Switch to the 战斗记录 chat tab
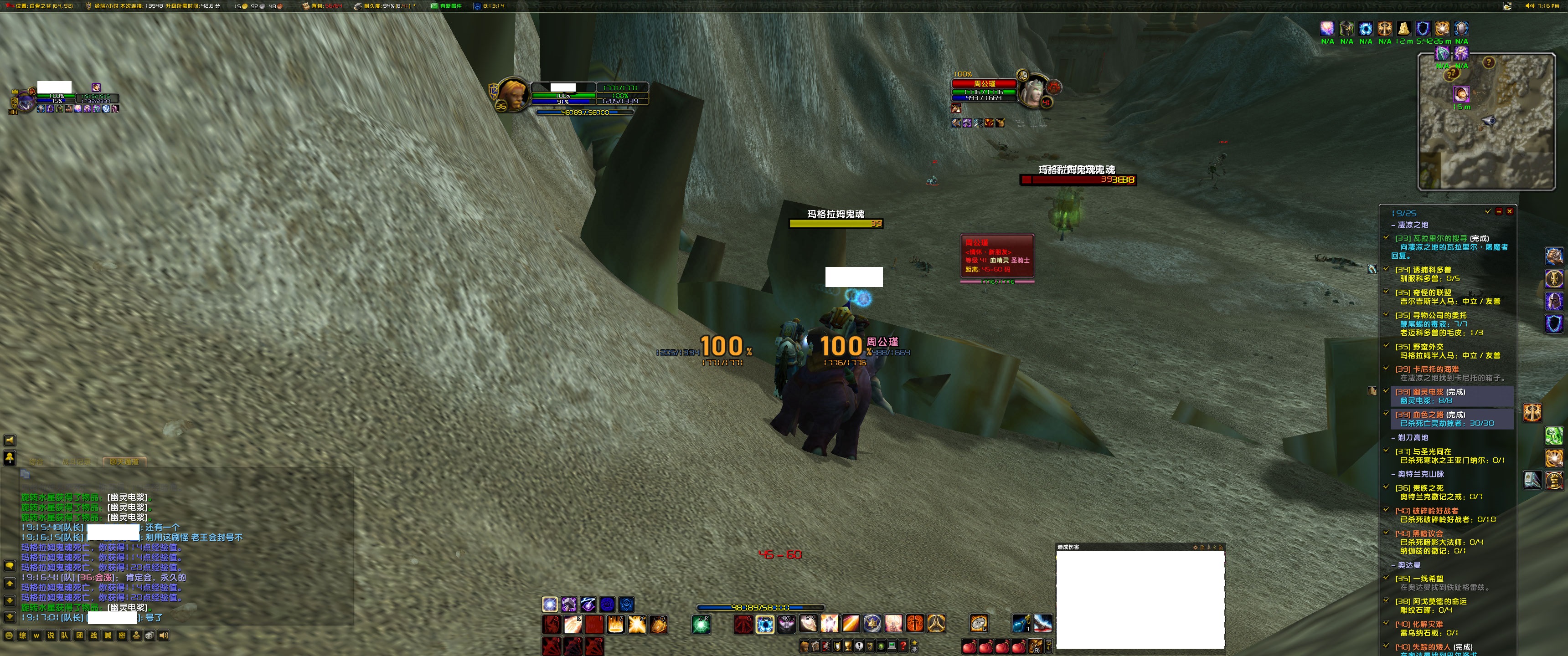The height and width of the screenshot is (656, 1568). pos(77,462)
